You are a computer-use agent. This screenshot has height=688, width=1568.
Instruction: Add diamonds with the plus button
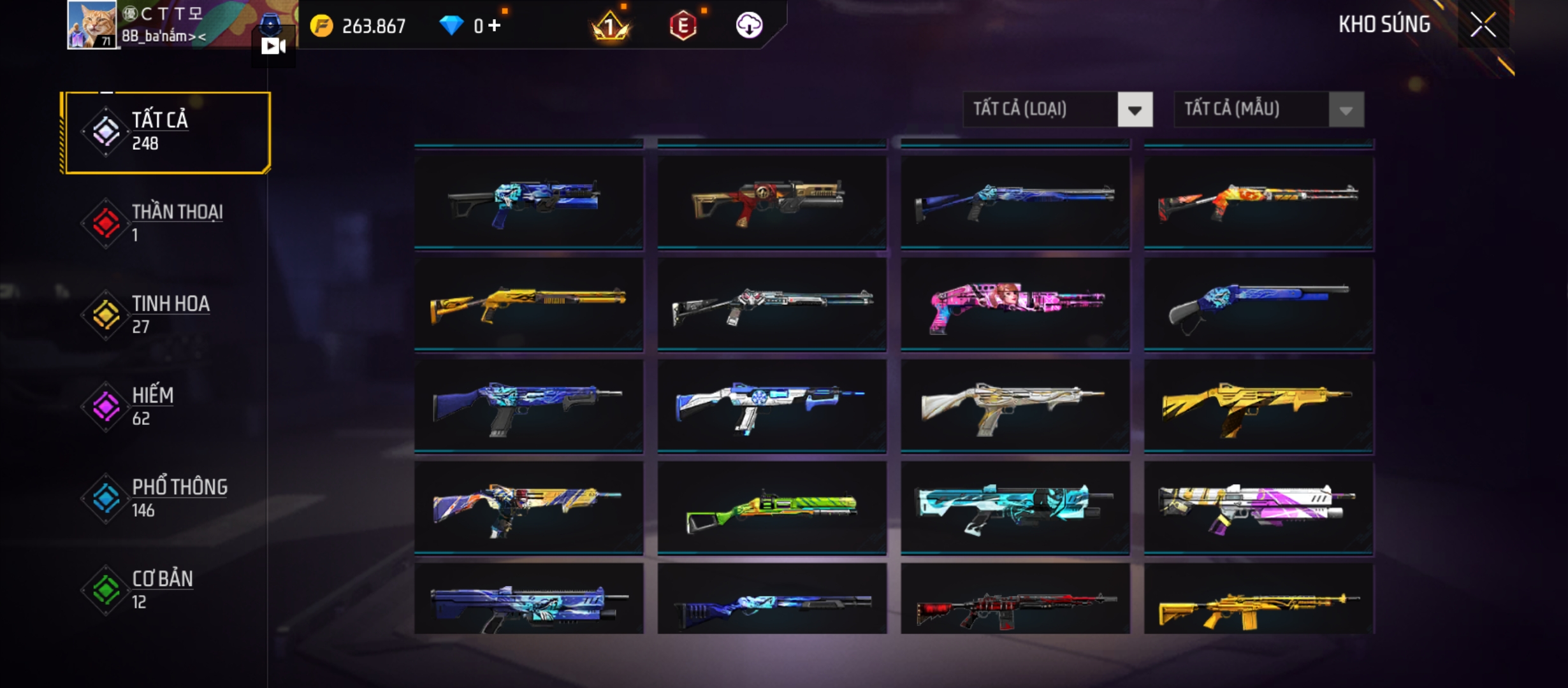[495, 25]
